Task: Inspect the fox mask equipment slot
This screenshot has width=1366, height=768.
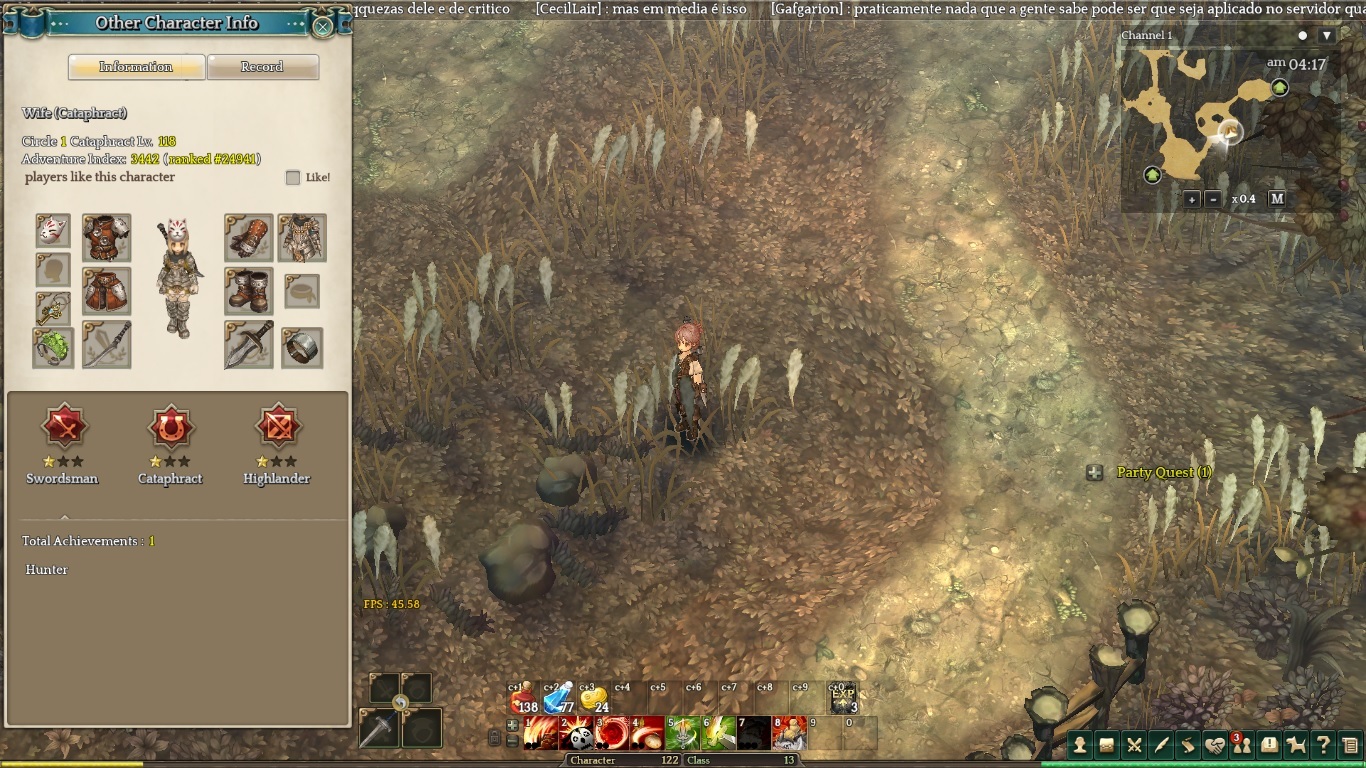Action: [53, 231]
